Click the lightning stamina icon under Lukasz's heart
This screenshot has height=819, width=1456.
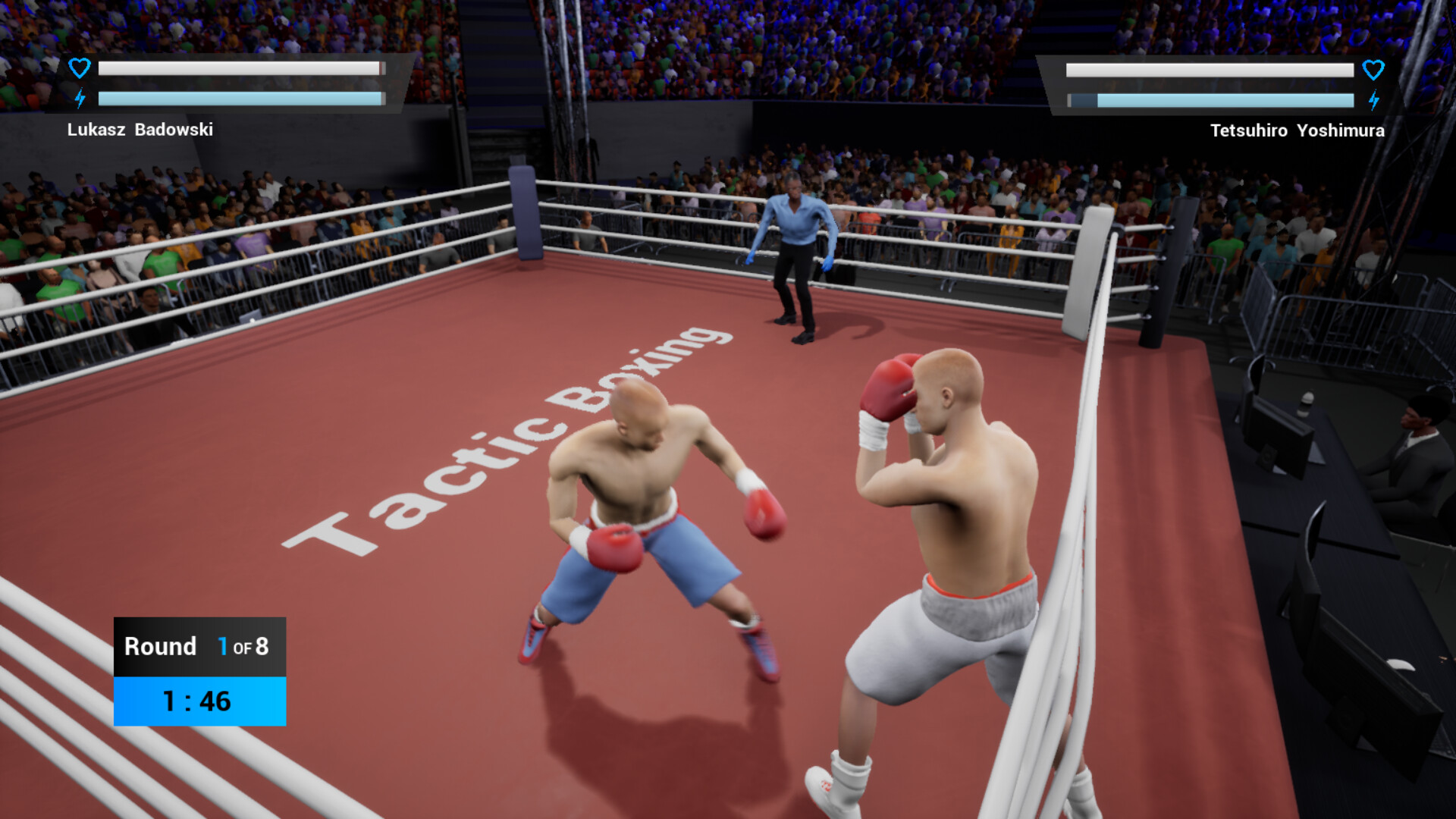pyautogui.click(x=79, y=97)
